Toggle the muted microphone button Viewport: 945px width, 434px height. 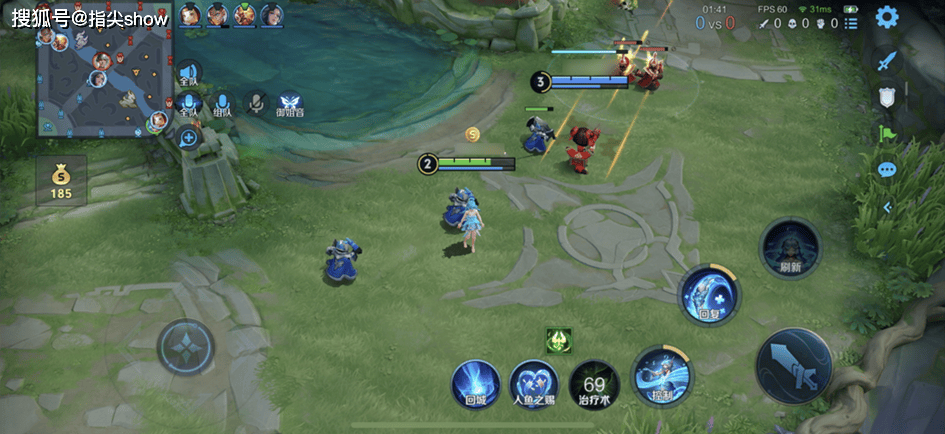pyautogui.click(x=257, y=103)
